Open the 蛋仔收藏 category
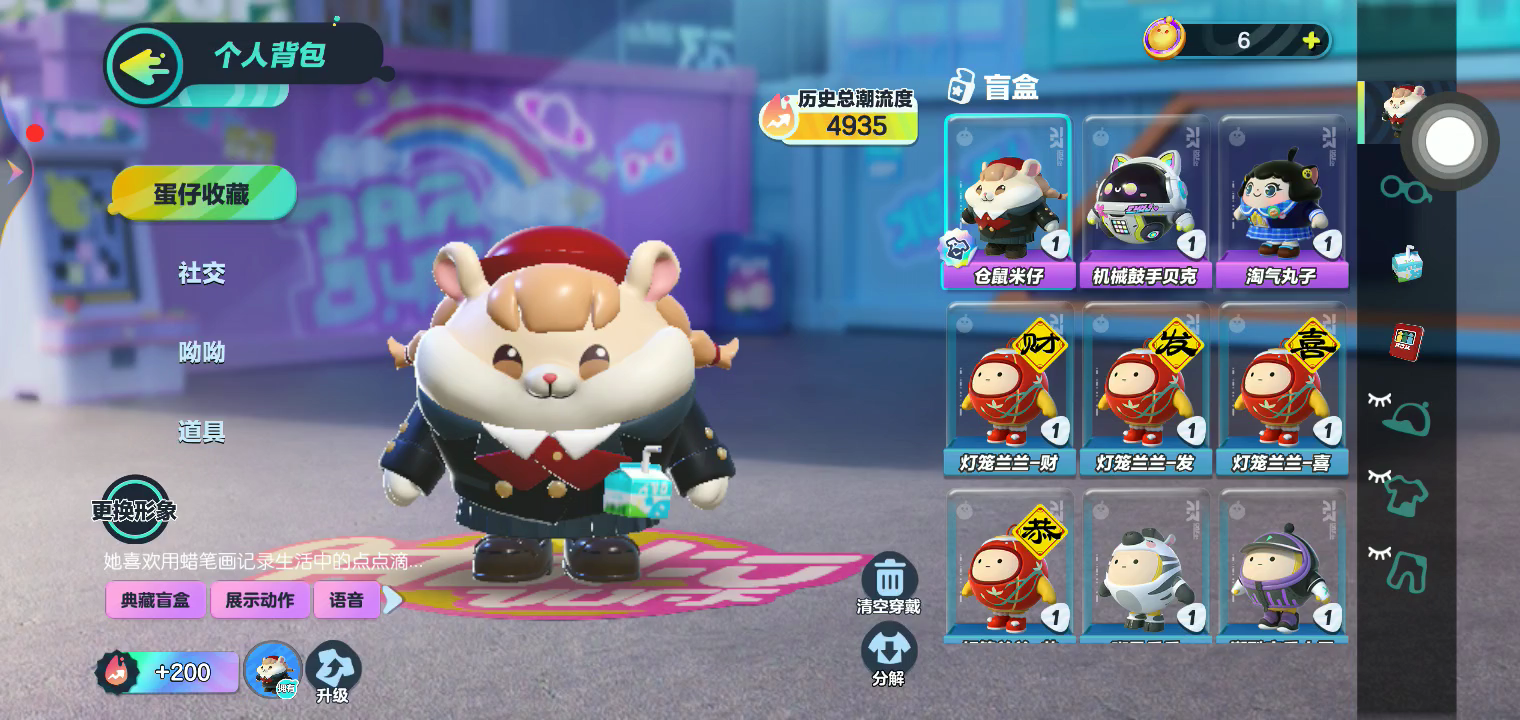Viewport: 1520px width, 720px height. [x=203, y=193]
